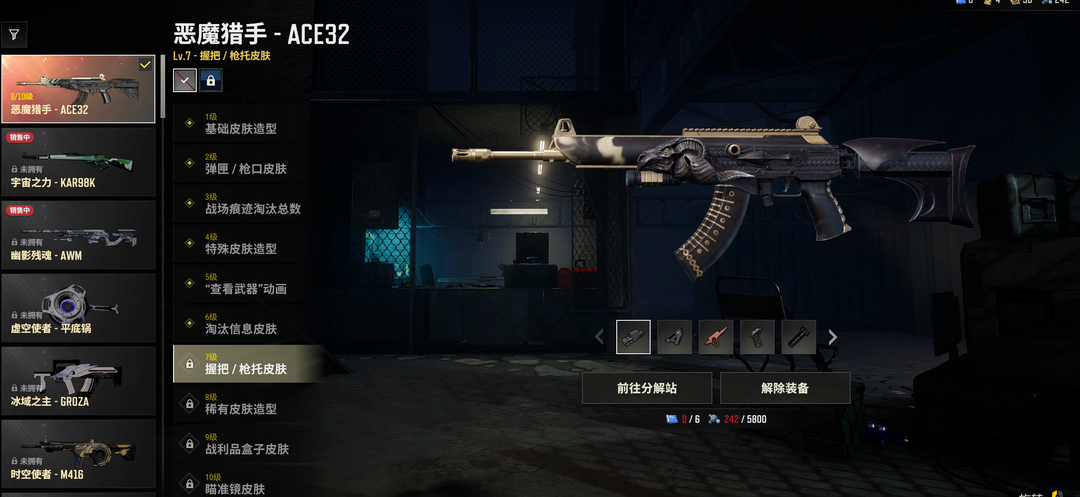Image resolution: width=1080 pixels, height=497 pixels.
Task: Select the 幽影残魂 - AWM skin
Action: click(78, 235)
